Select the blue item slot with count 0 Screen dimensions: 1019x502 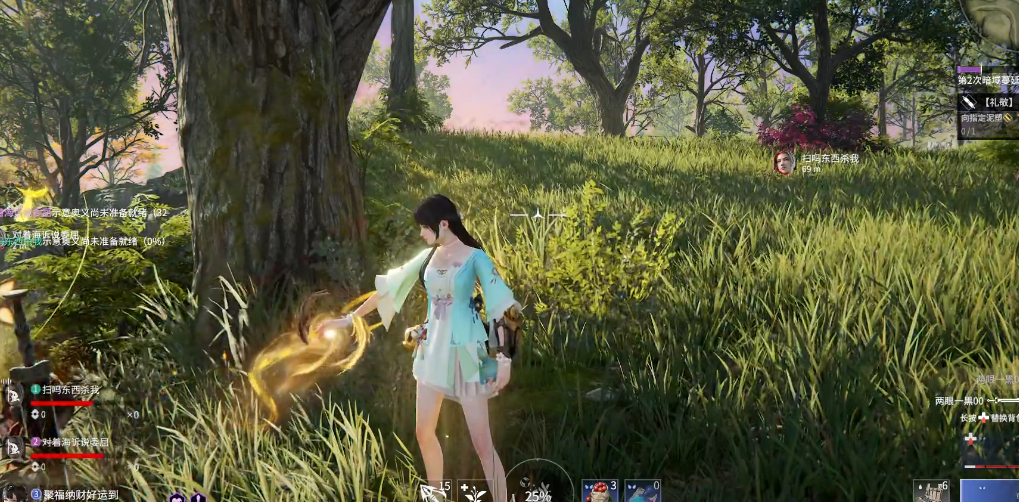pos(642,491)
